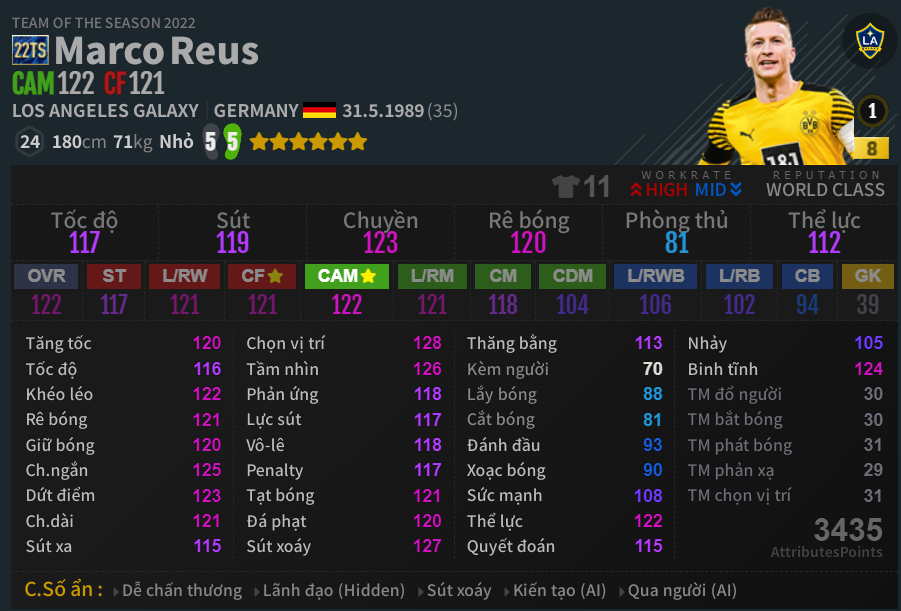901x611 pixels.
Task: Select the CDM position tile
Action: [572, 276]
